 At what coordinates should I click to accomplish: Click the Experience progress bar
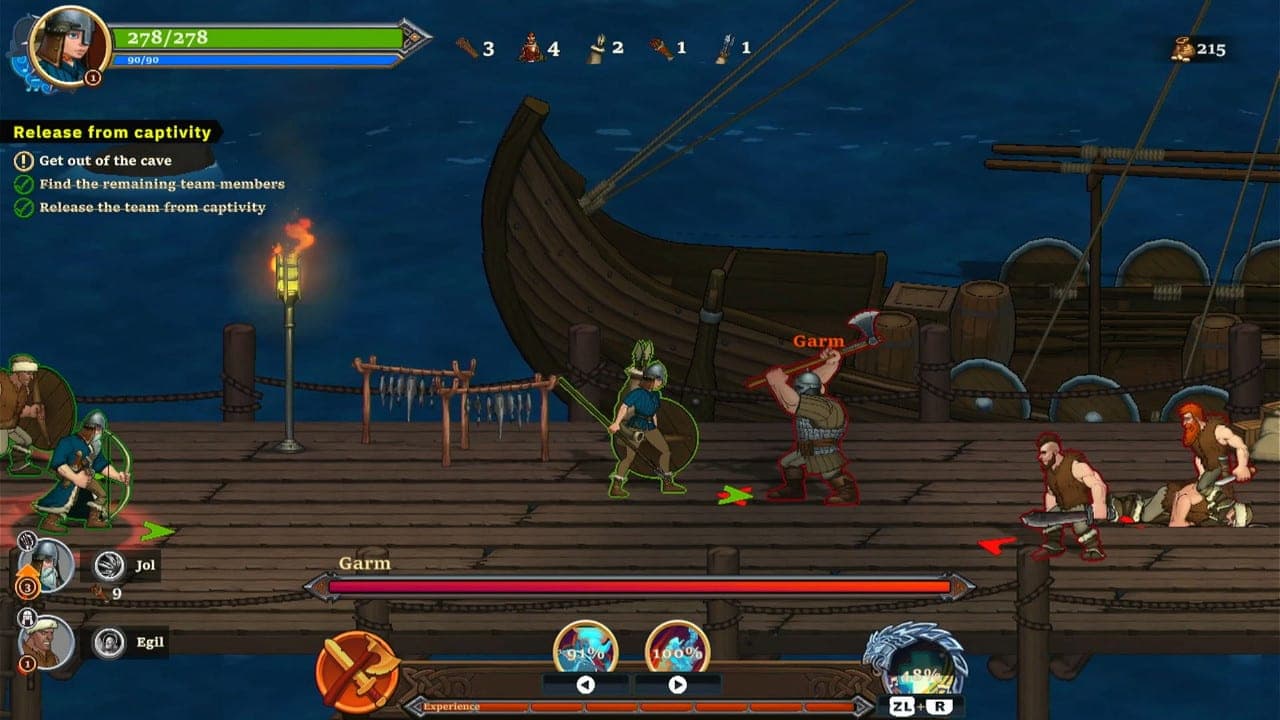click(x=620, y=707)
